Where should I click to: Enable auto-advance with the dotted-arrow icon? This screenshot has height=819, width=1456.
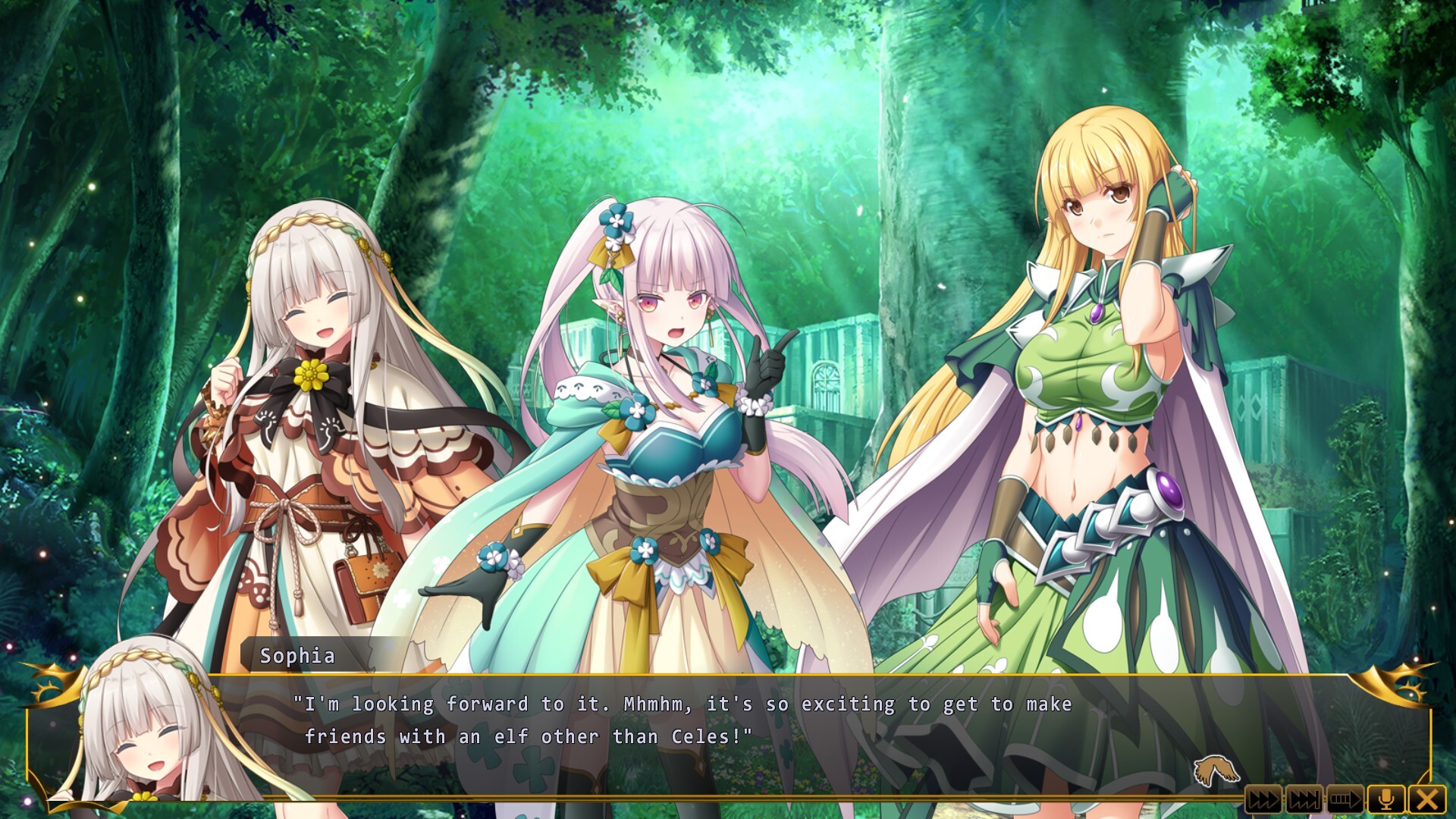click(1344, 800)
